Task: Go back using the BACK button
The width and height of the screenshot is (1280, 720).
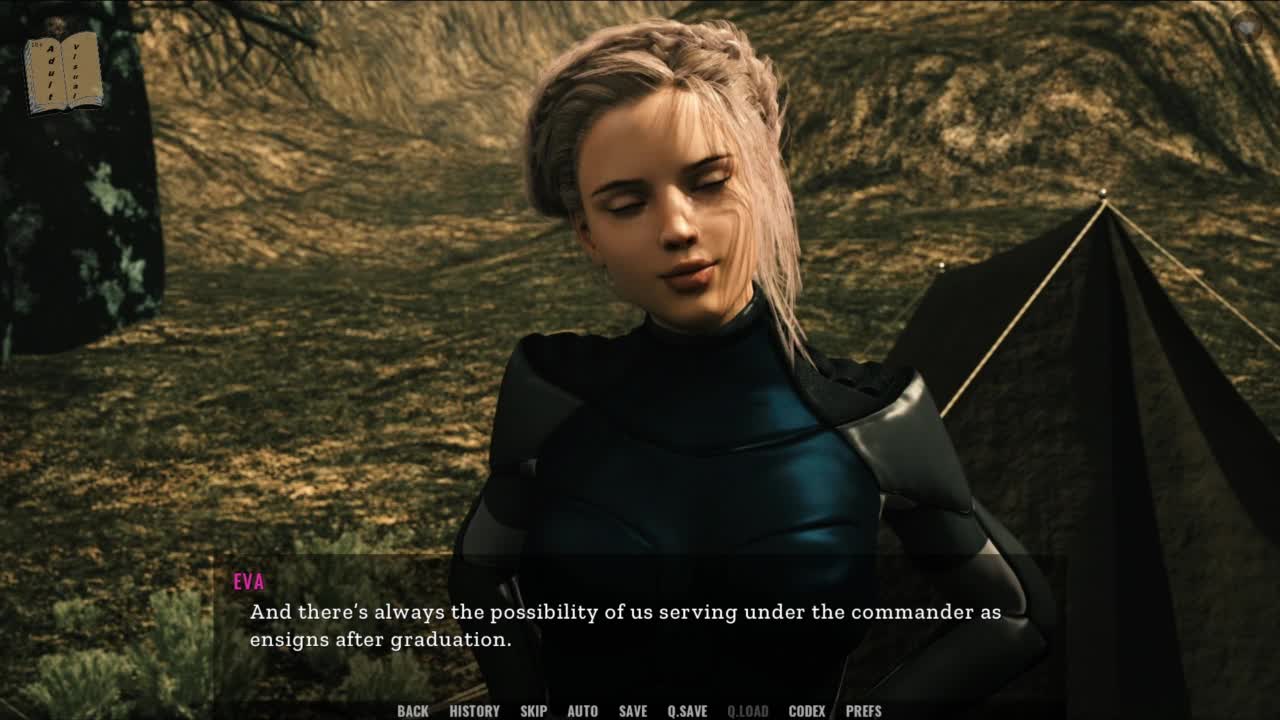Action: 412,711
